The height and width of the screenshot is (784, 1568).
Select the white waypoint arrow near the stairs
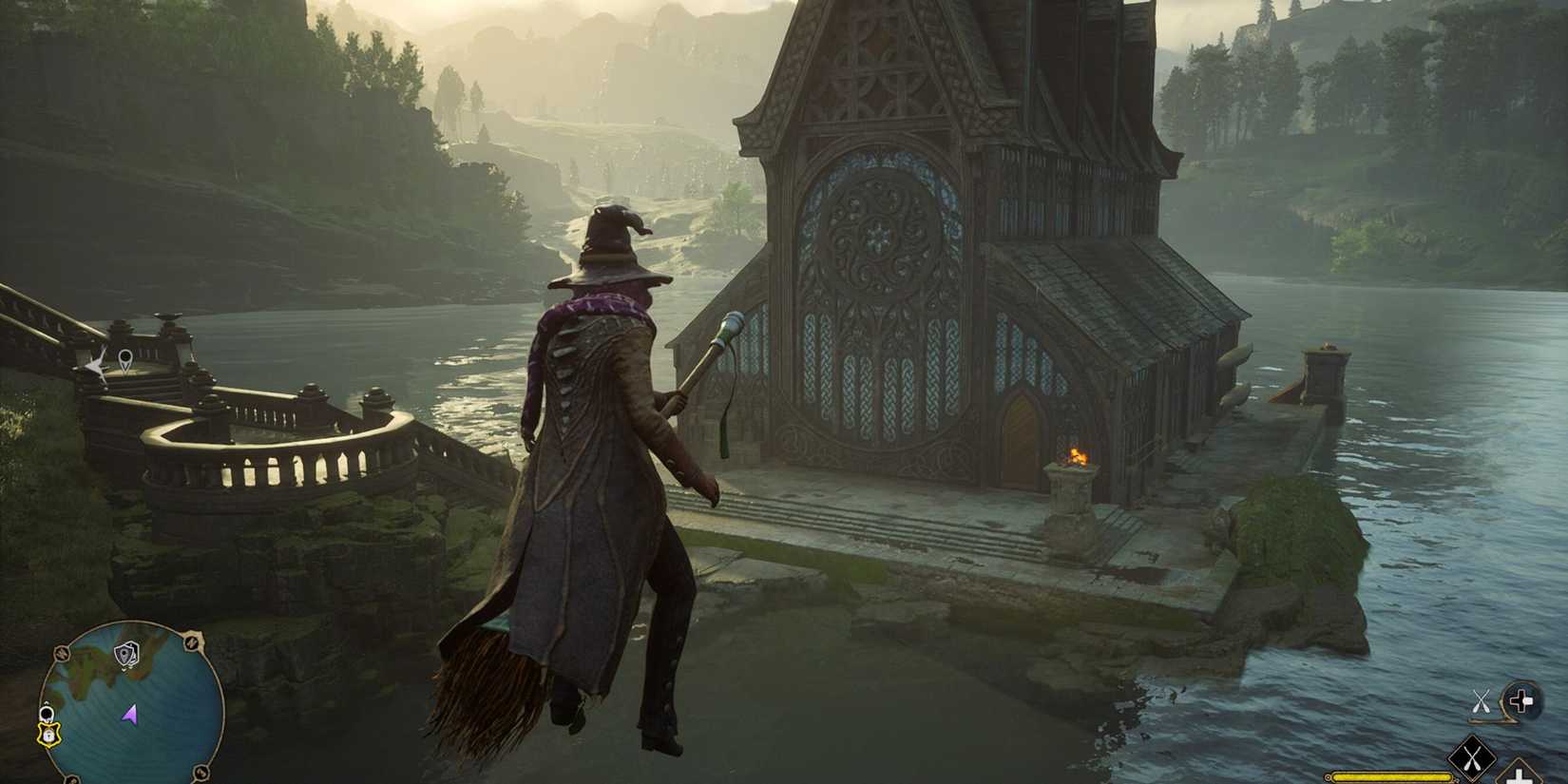(96, 366)
